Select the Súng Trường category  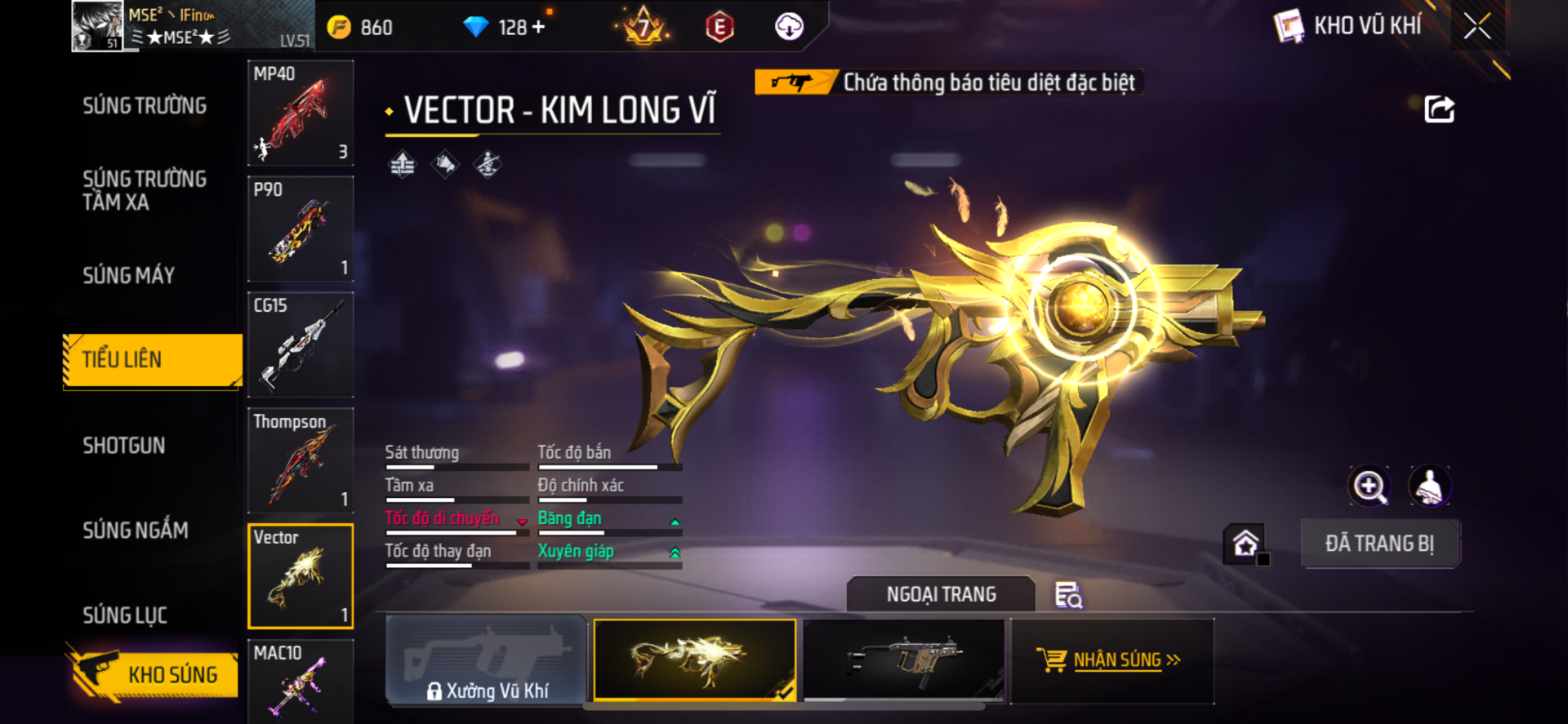tap(145, 106)
